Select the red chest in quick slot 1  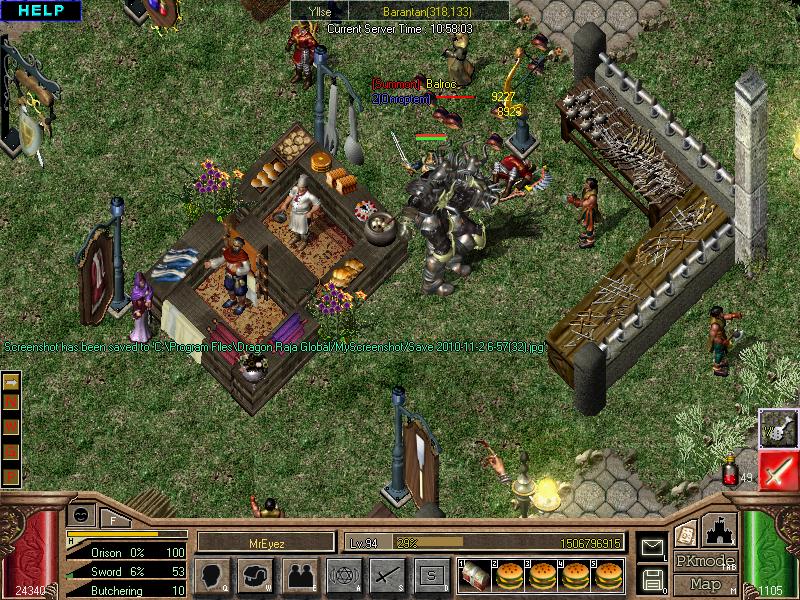(x=474, y=574)
